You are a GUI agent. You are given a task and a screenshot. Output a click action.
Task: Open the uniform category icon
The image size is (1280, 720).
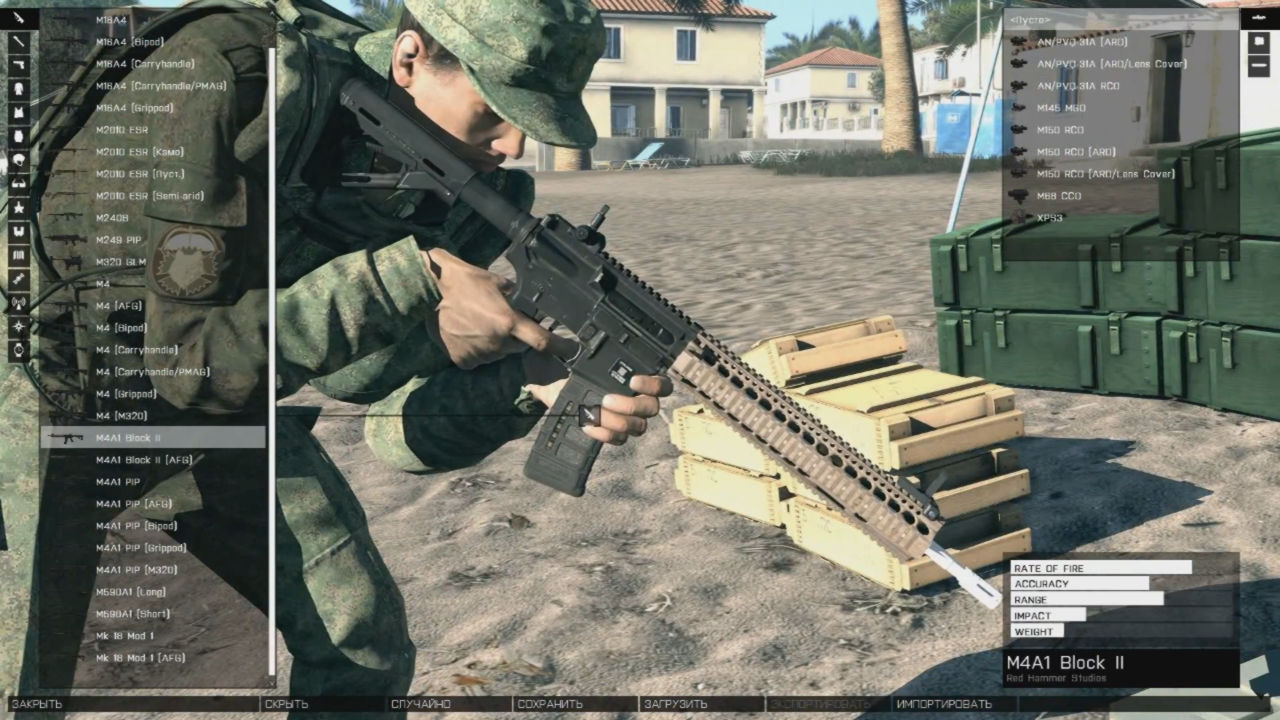(x=18, y=89)
